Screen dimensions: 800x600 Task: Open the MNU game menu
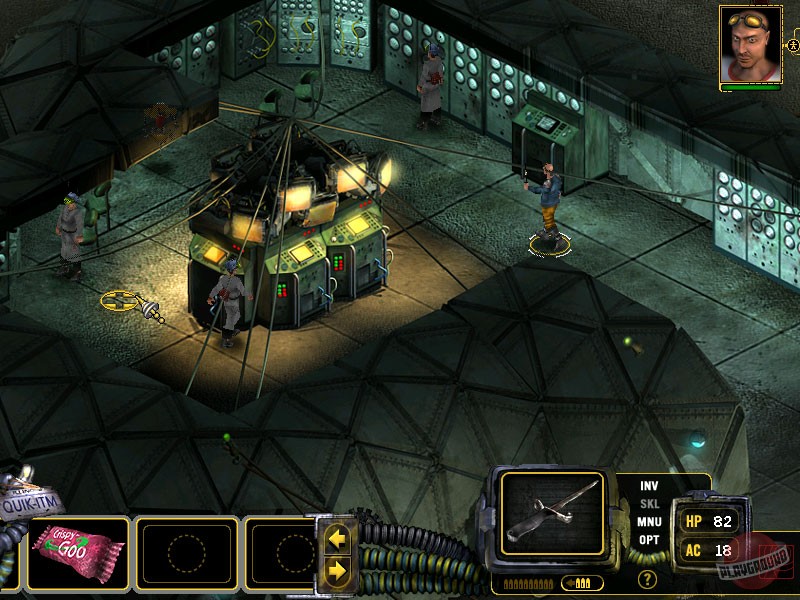[x=649, y=522]
